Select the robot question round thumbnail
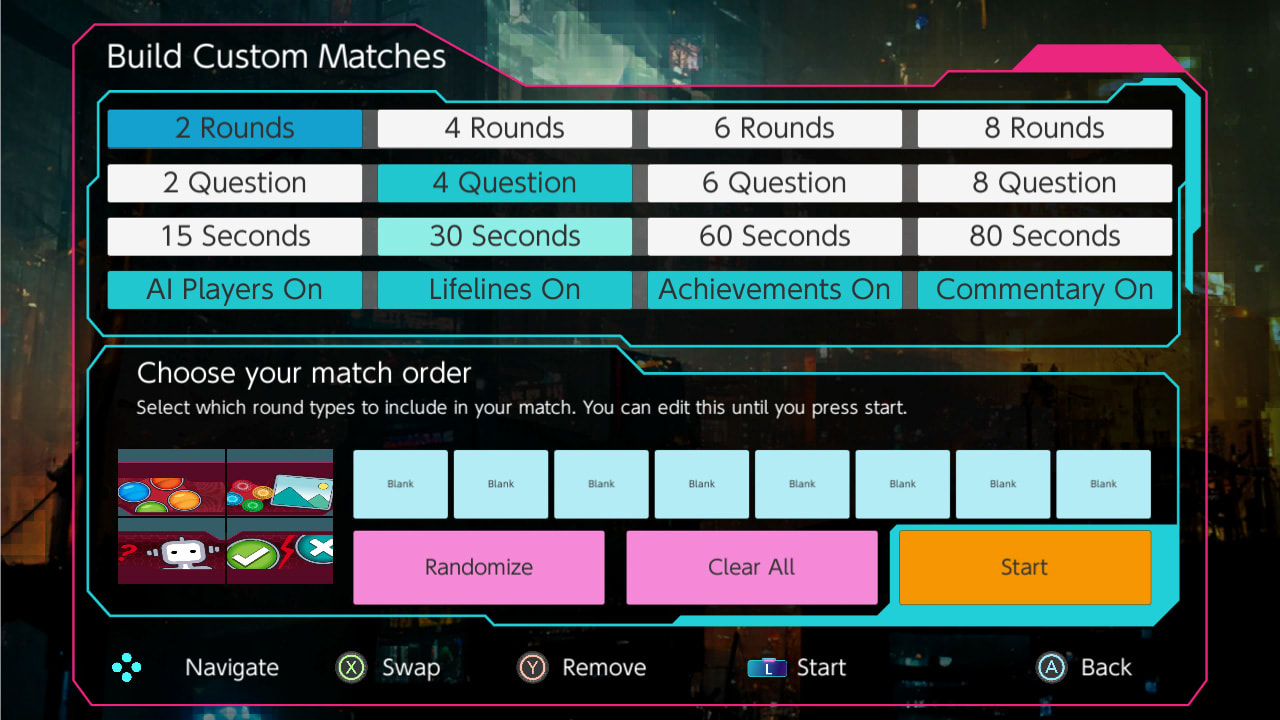1280x720 pixels. coord(171,551)
